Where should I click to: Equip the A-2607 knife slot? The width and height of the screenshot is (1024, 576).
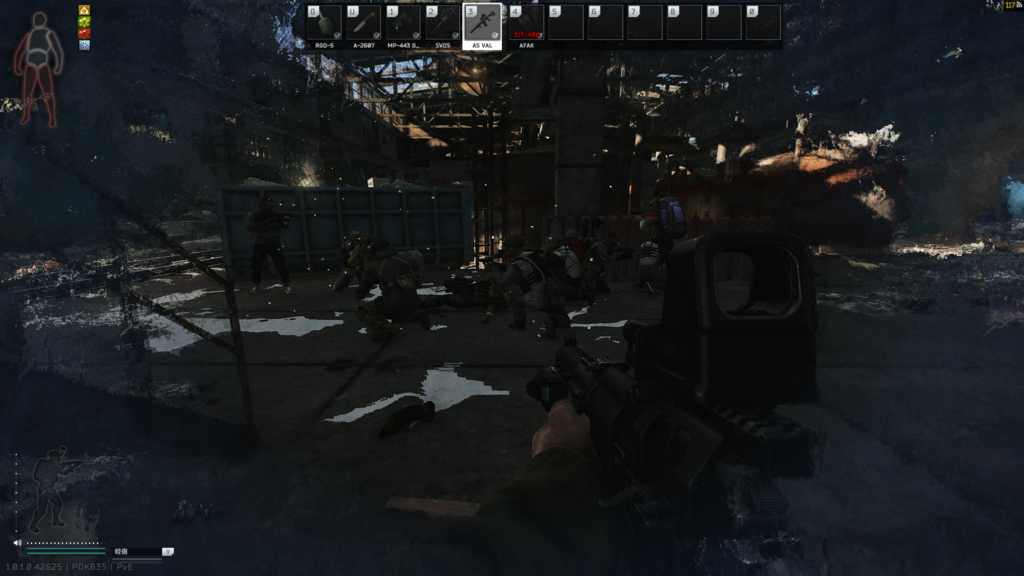(x=363, y=23)
